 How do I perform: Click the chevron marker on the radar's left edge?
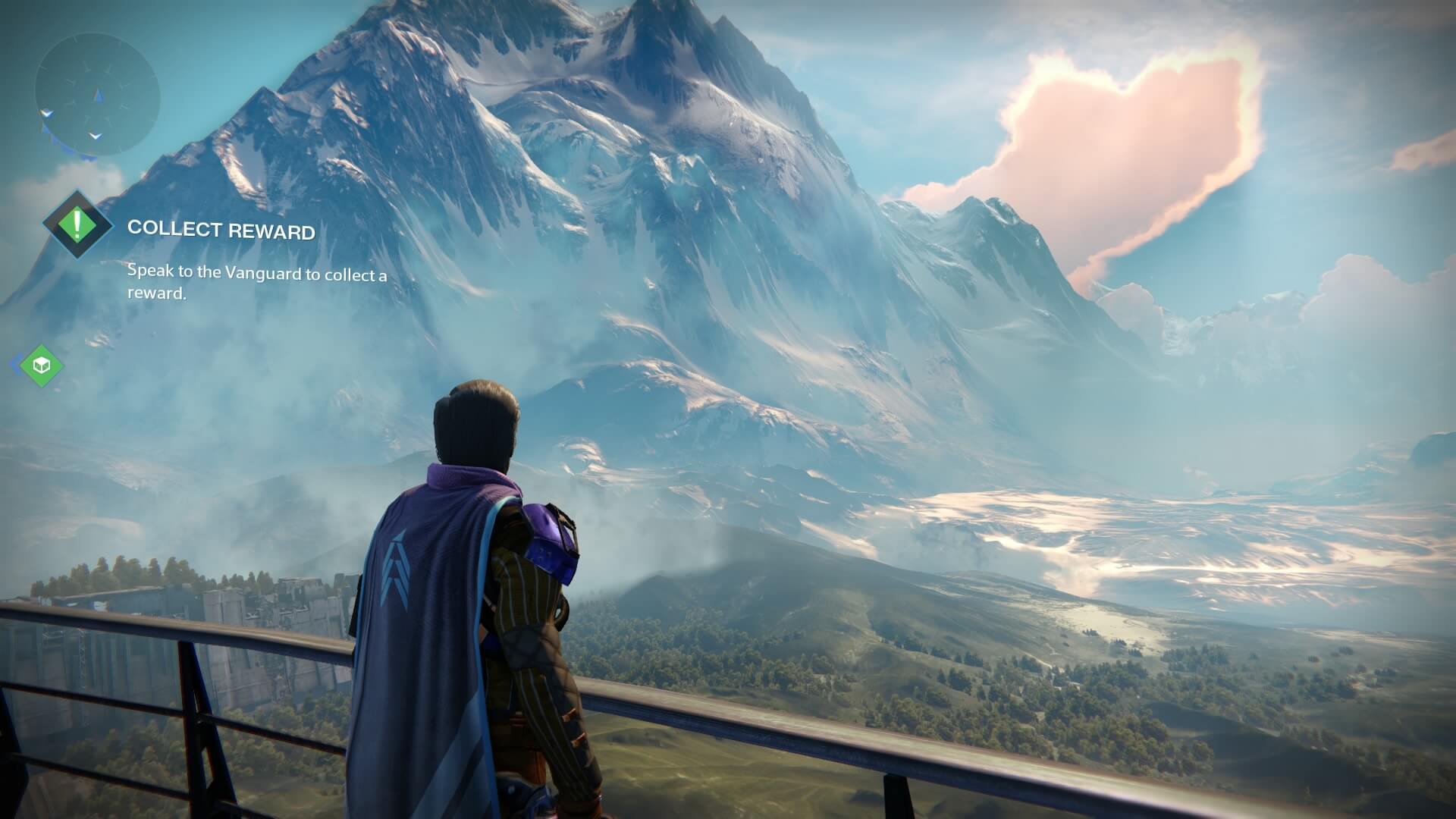tap(47, 114)
